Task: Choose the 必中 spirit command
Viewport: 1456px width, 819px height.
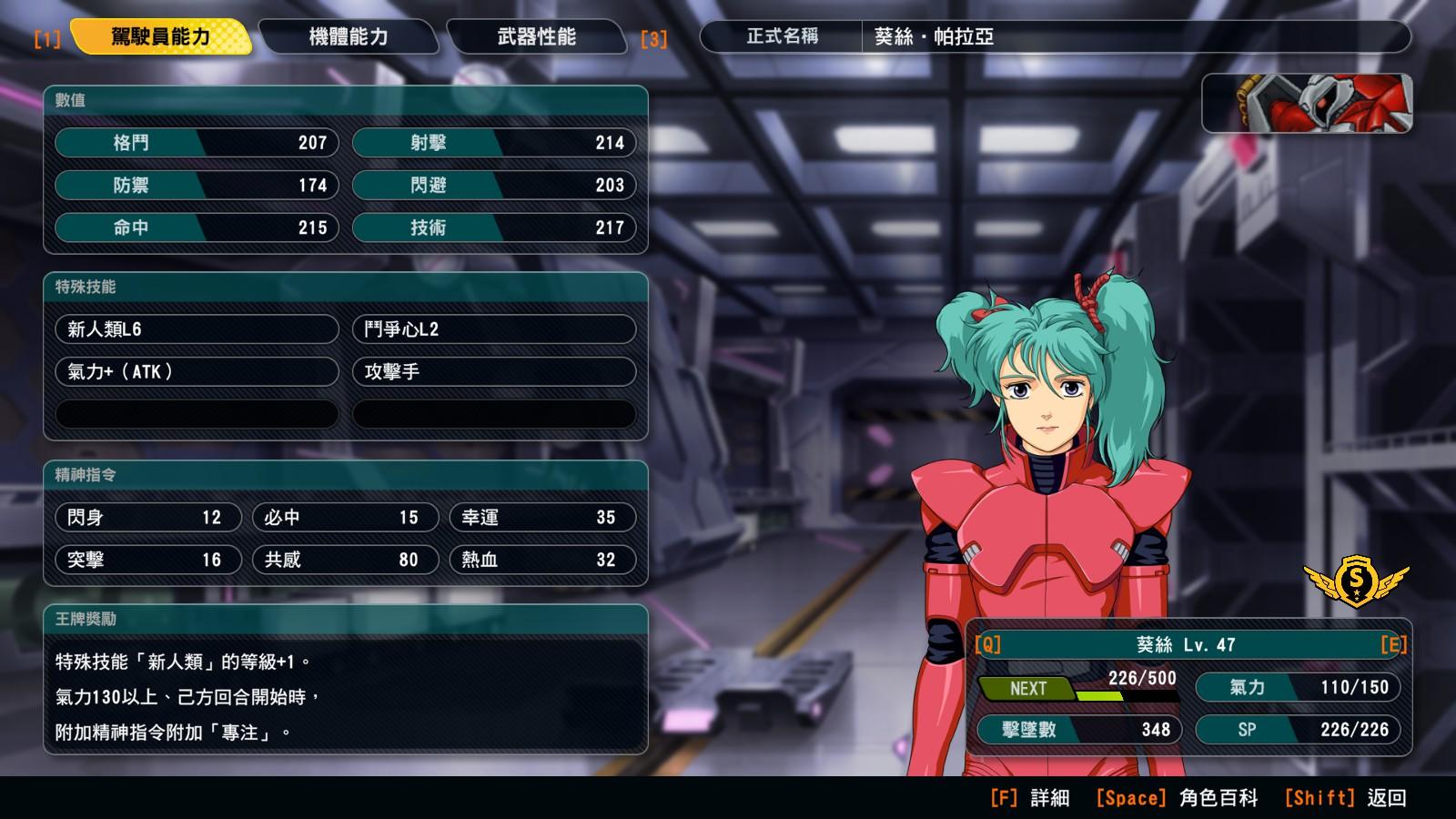Action: [x=345, y=518]
